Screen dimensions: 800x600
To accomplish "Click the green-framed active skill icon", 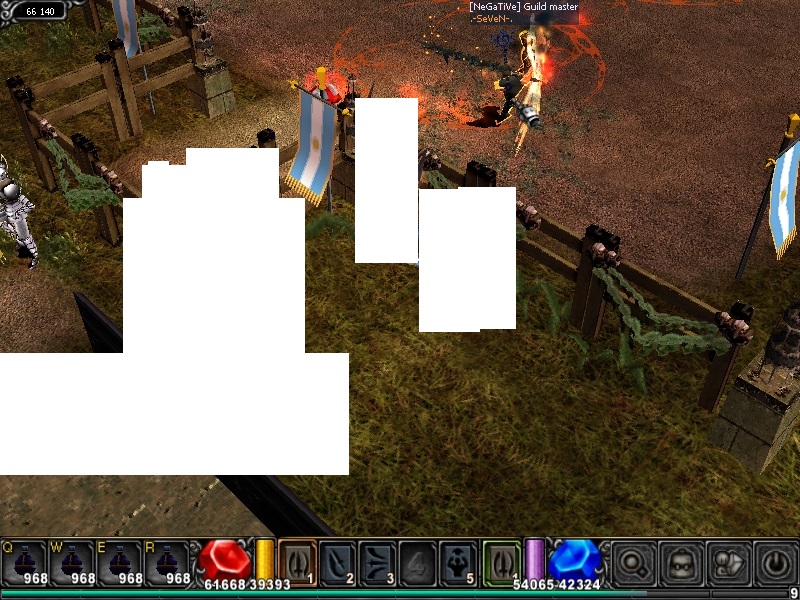I will pos(501,562).
